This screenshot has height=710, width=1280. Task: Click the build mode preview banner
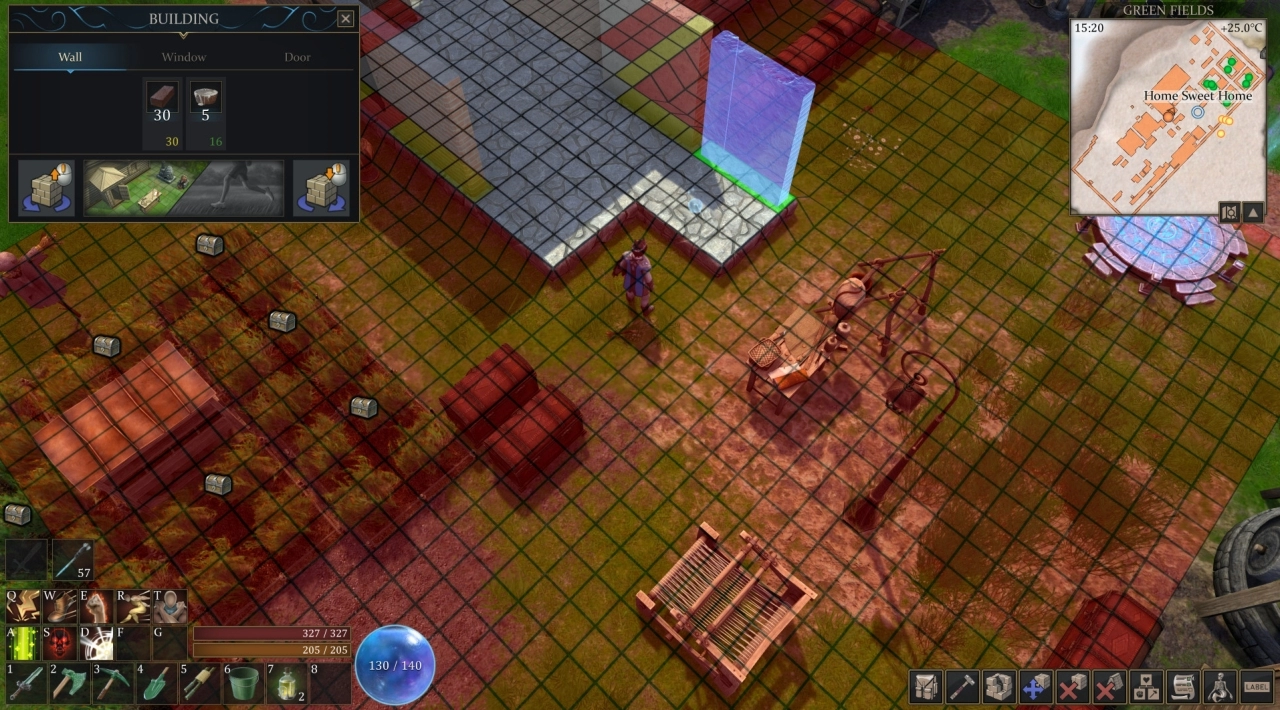[184, 187]
